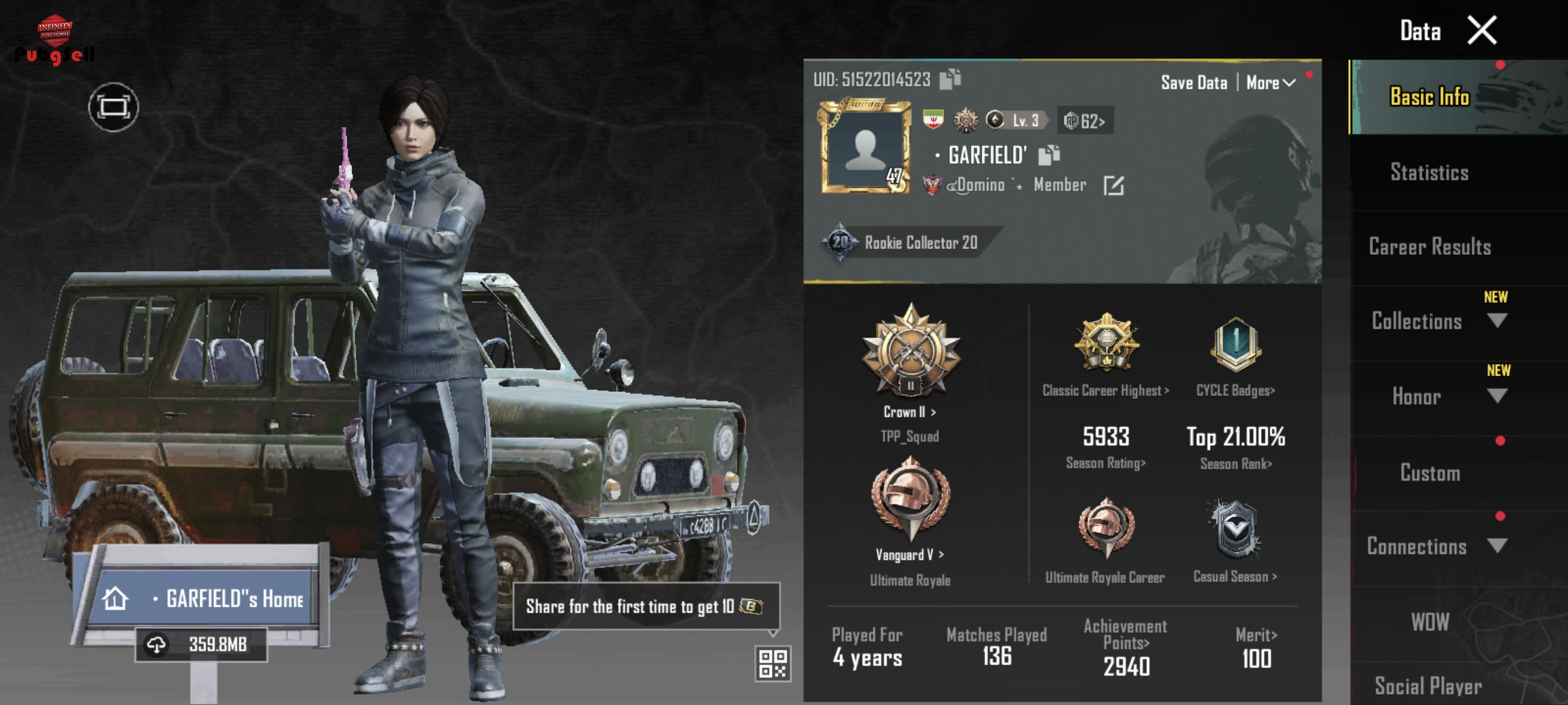Select the Custom tab
The width and height of the screenshot is (1568, 705).
pos(1429,473)
